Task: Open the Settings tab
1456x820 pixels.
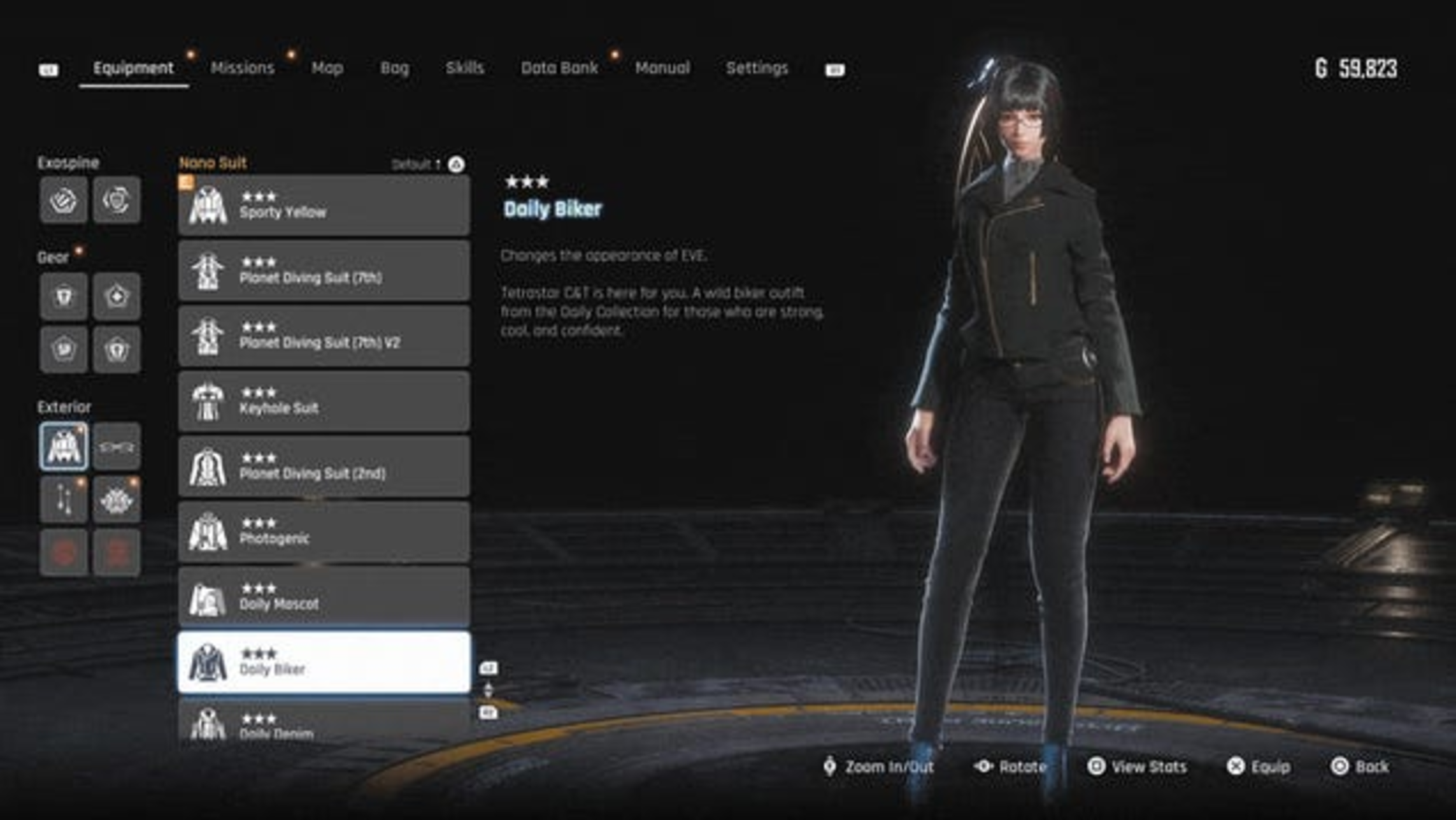Action: [x=757, y=68]
